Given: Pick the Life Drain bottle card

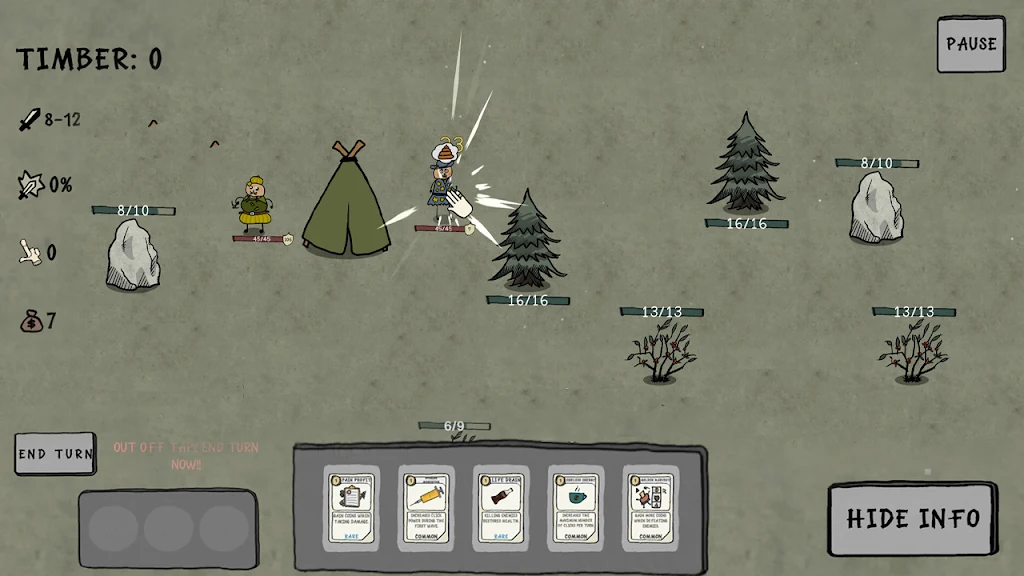Looking at the screenshot, I should (501, 507).
